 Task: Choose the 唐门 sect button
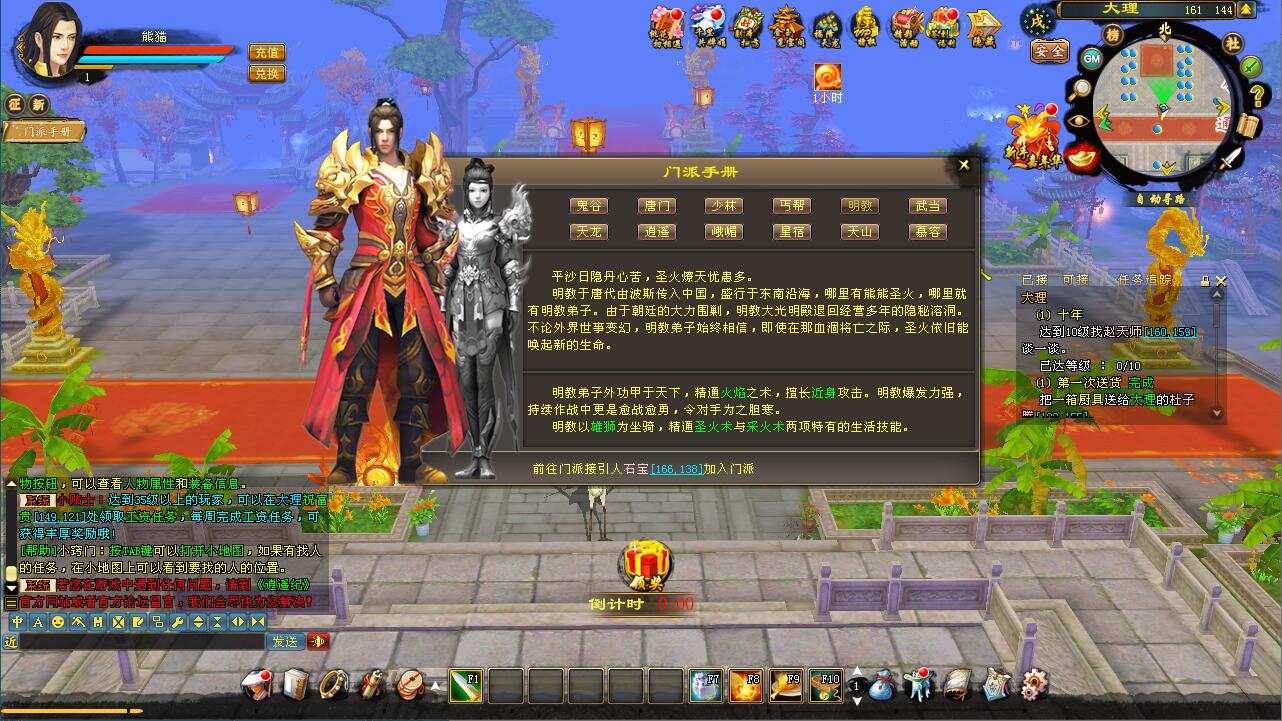pos(657,206)
